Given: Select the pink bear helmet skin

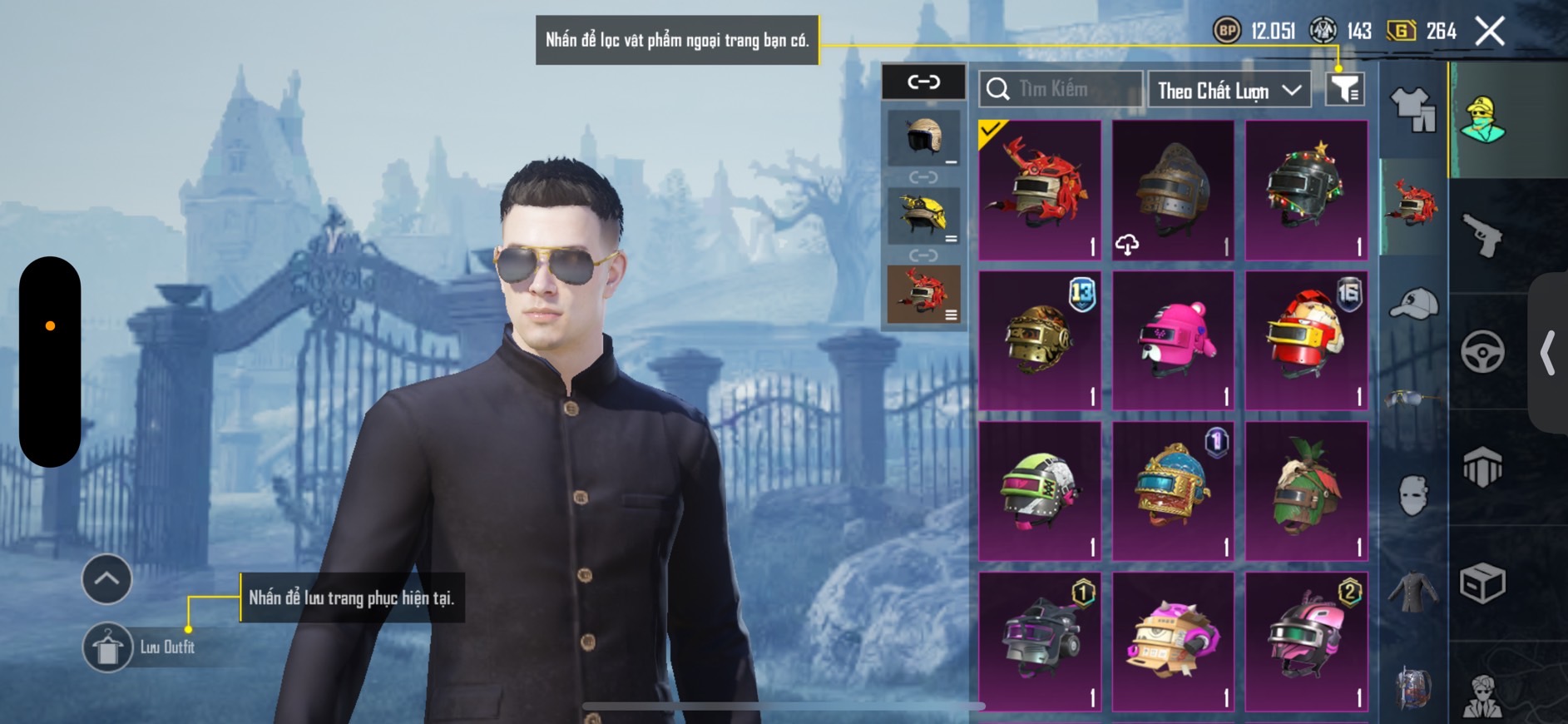Looking at the screenshot, I should (x=1173, y=340).
